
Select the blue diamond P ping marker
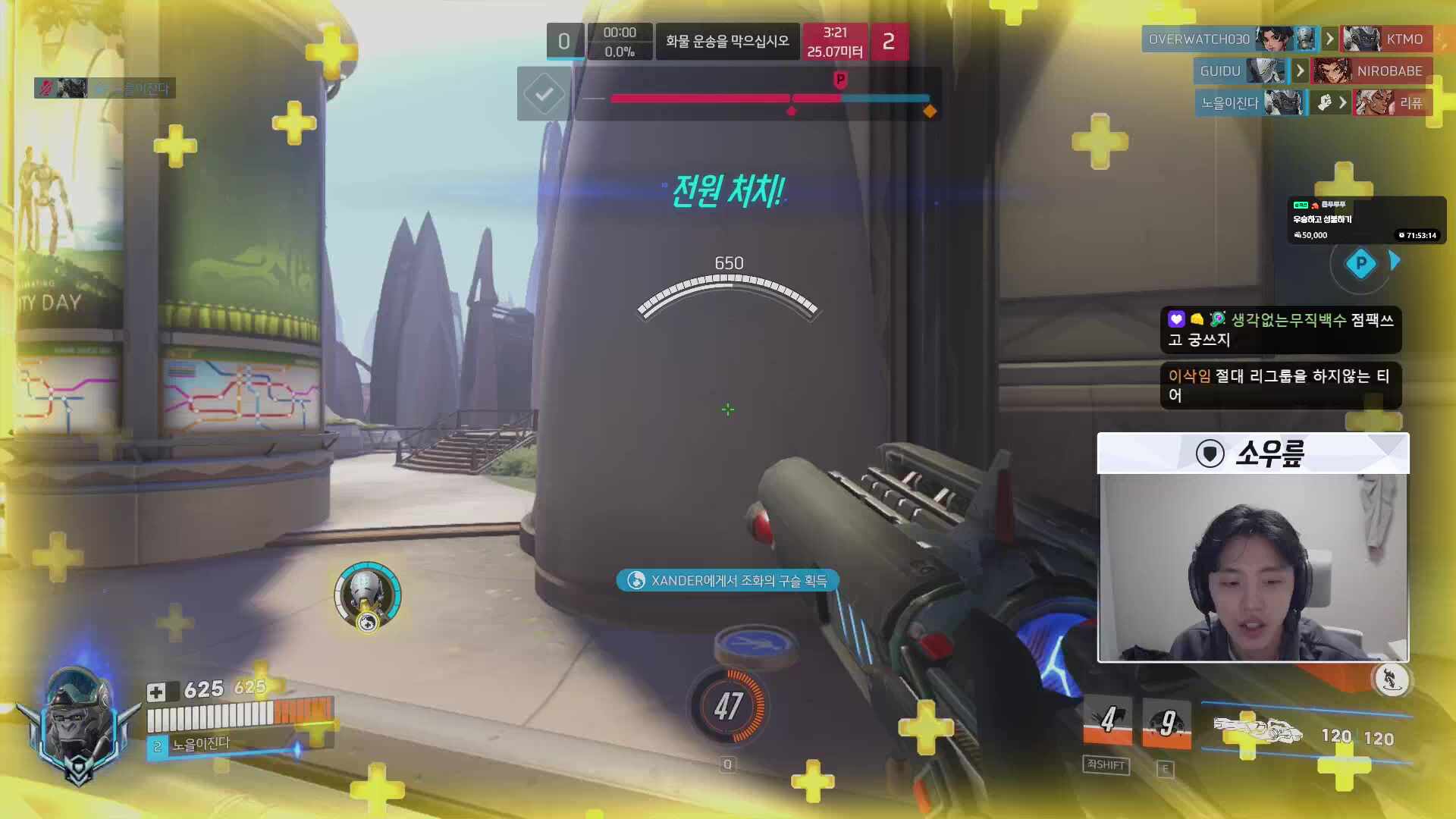click(1360, 264)
